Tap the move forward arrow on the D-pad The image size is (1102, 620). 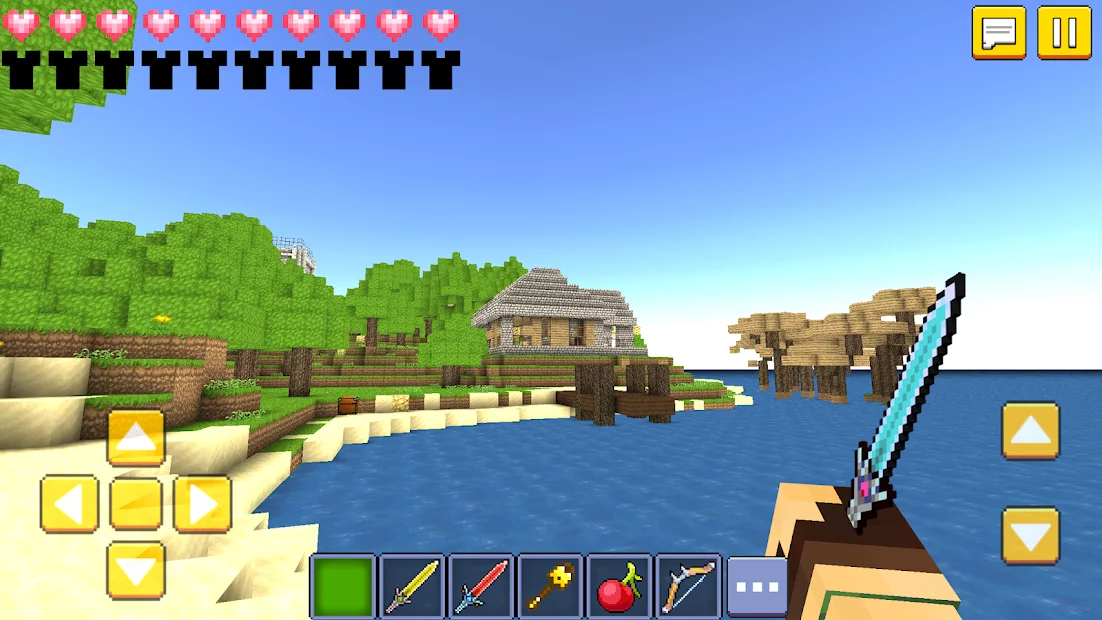[136, 438]
